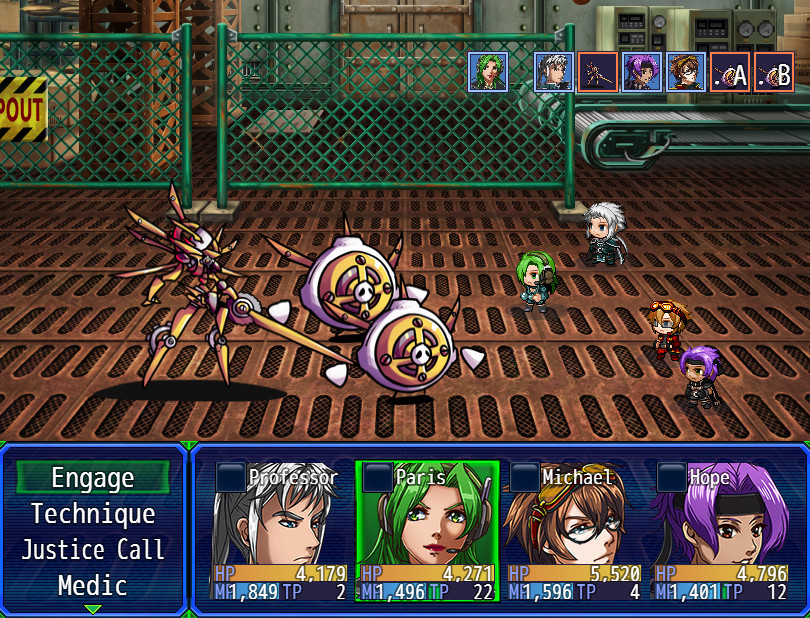This screenshot has width=810, height=618.
Task: Click Paris's green-haired turn order portrait
Action: coord(488,72)
